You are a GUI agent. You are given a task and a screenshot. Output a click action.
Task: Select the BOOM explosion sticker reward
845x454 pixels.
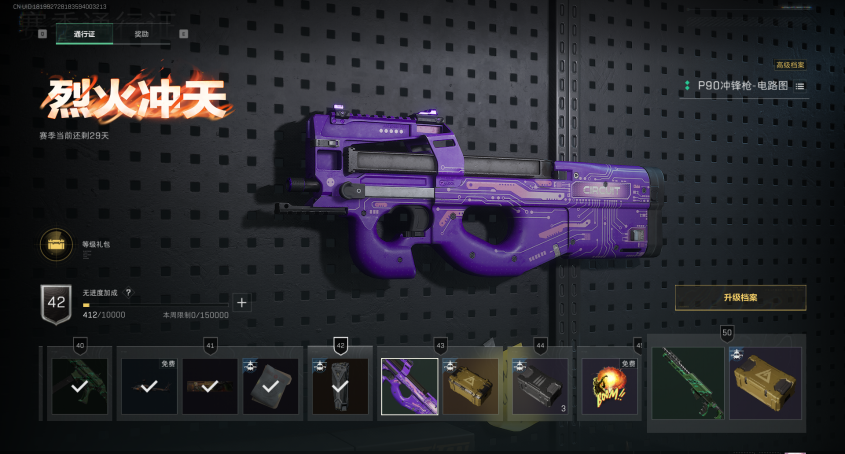click(609, 386)
